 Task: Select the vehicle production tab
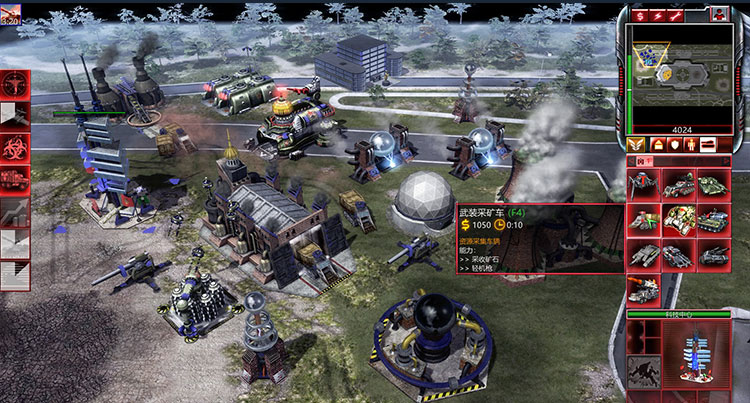(708, 145)
